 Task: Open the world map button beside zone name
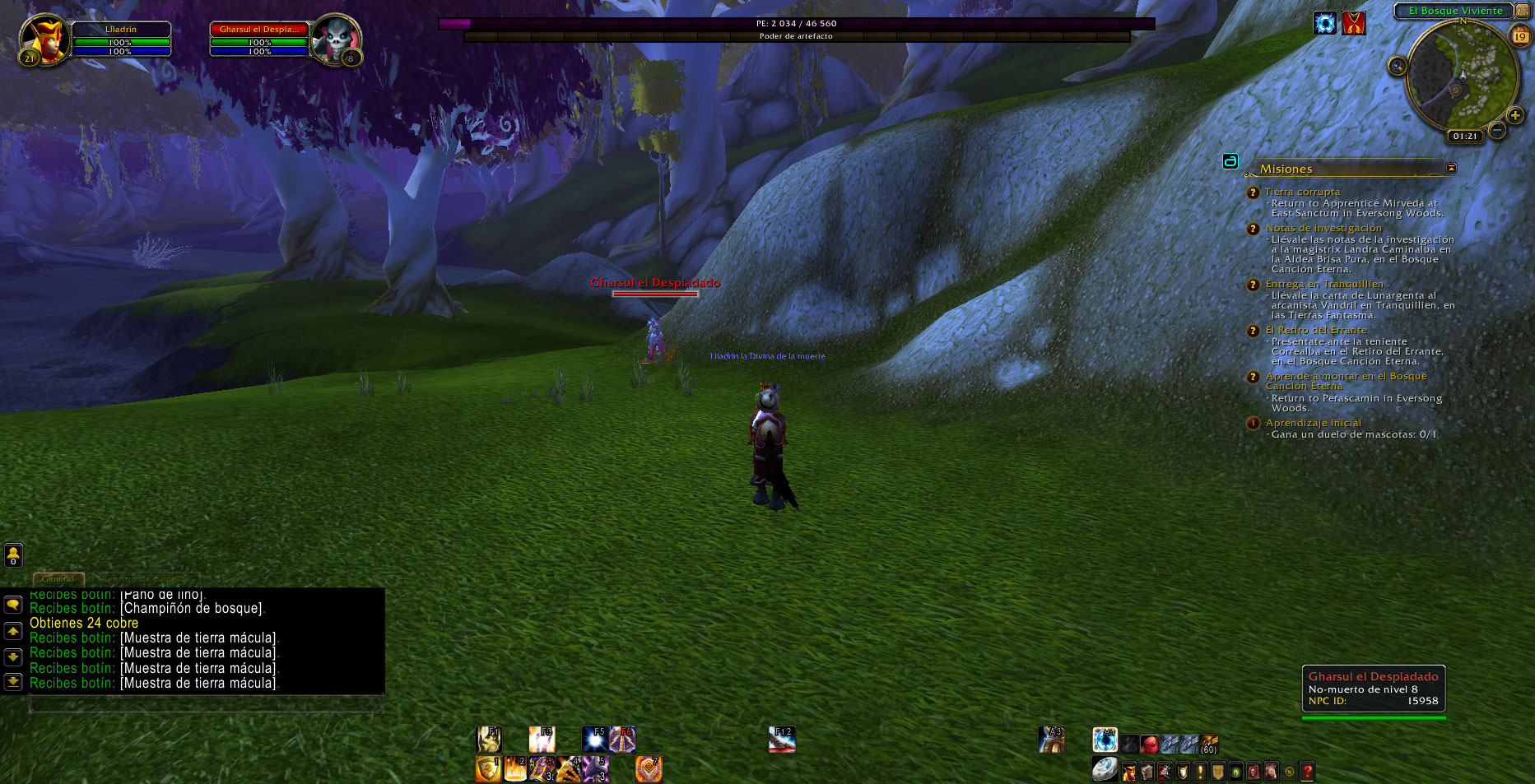click(1522, 11)
